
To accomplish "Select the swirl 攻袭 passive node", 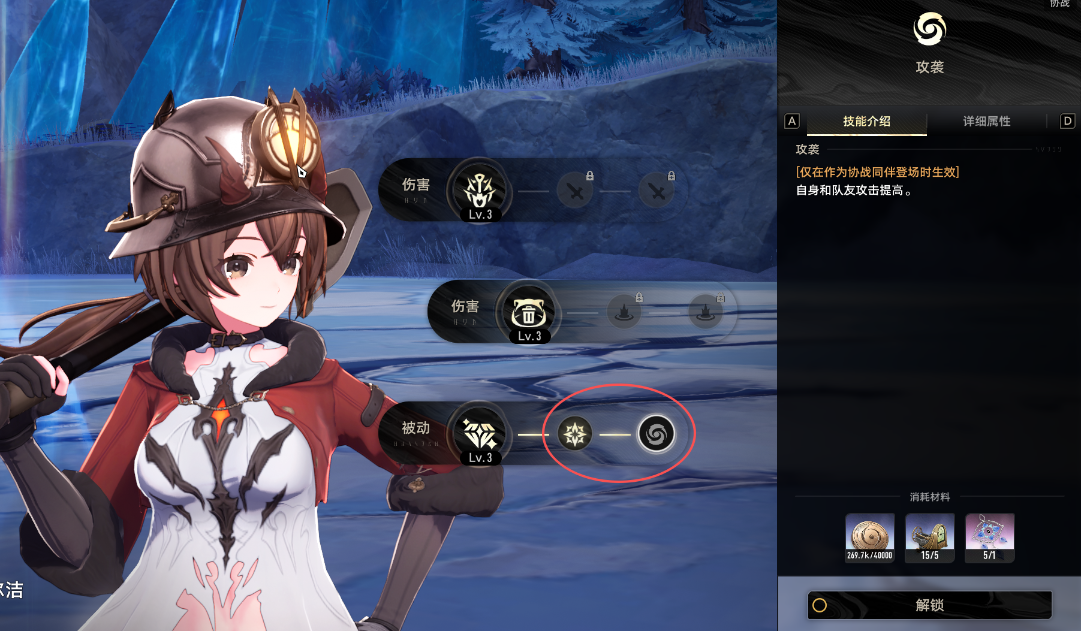I will [656, 433].
